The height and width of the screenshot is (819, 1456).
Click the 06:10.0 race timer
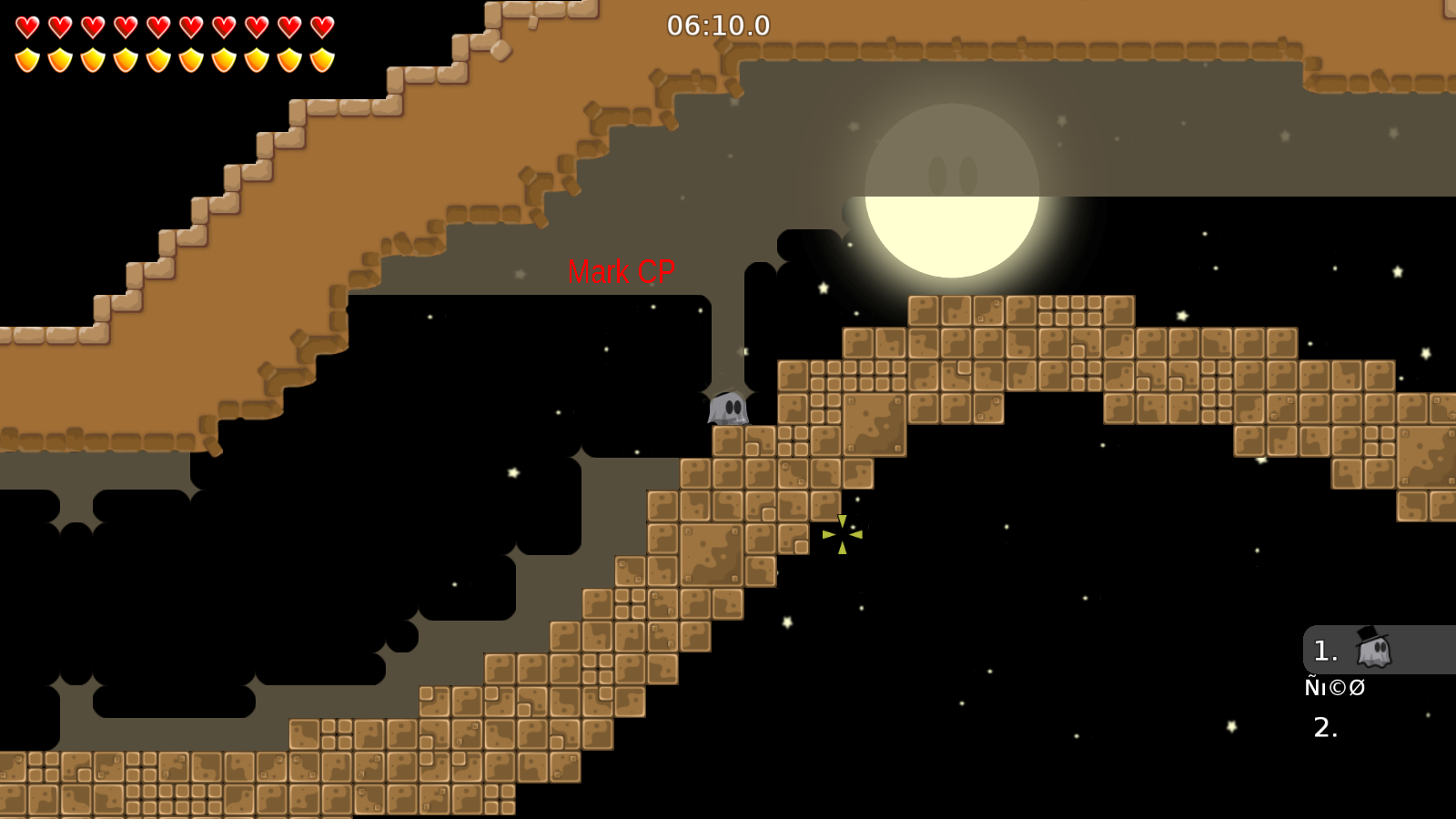(x=717, y=26)
